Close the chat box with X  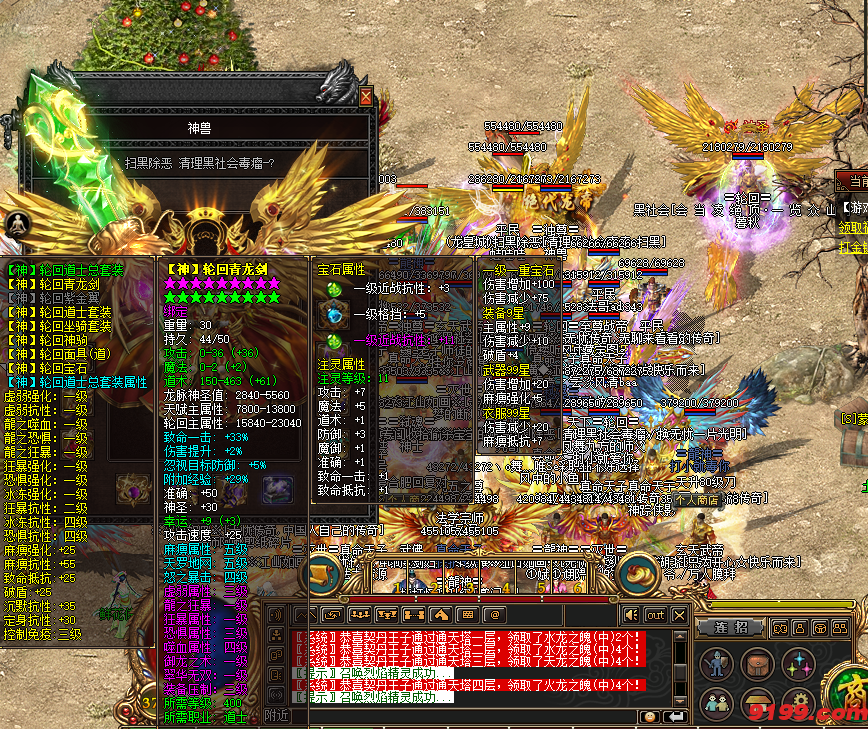[680, 615]
